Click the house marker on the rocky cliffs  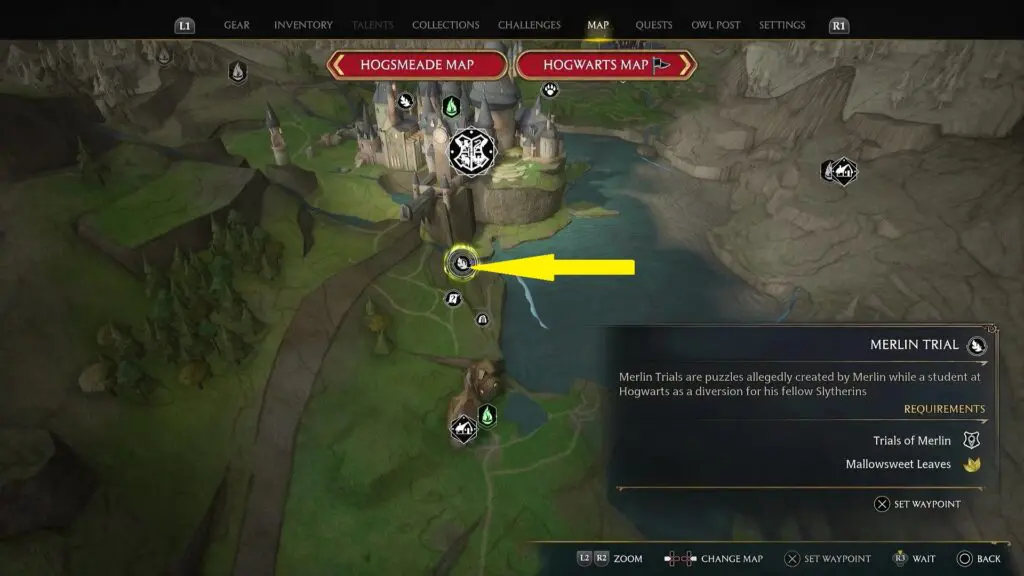[x=843, y=171]
